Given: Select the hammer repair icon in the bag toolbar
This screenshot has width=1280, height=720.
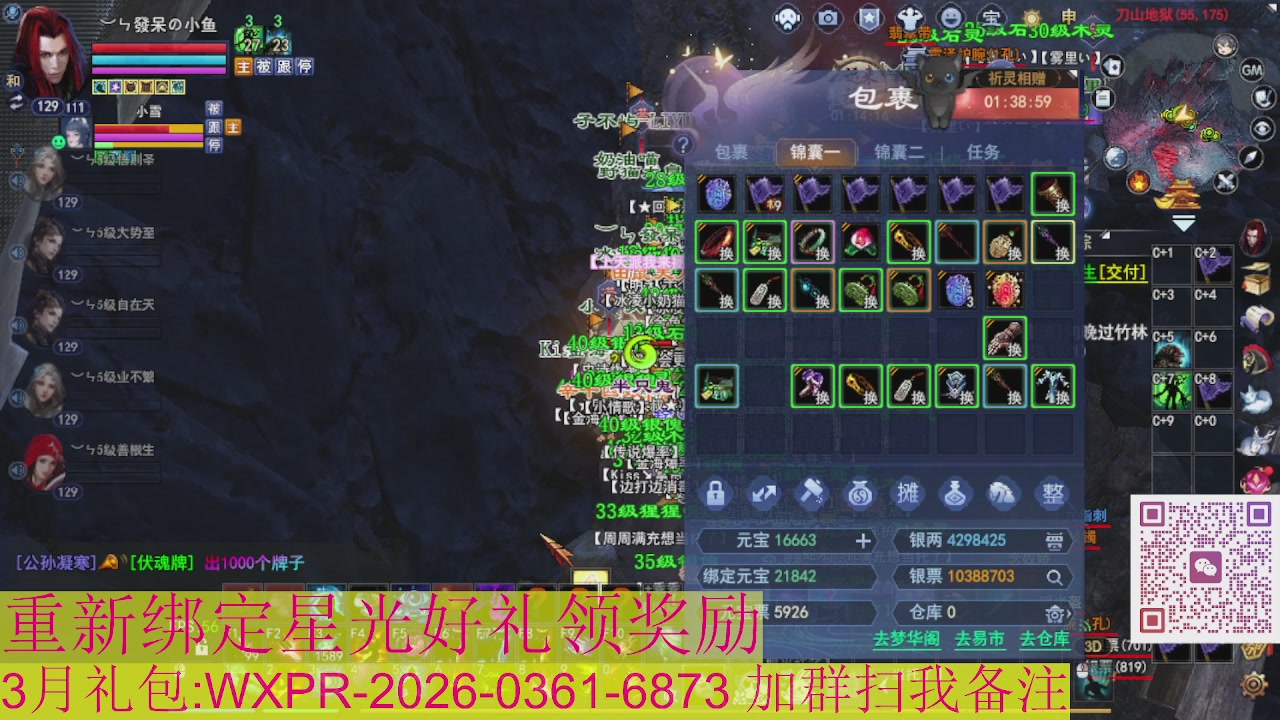Looking at the screenshot, I should click(812, 493).
